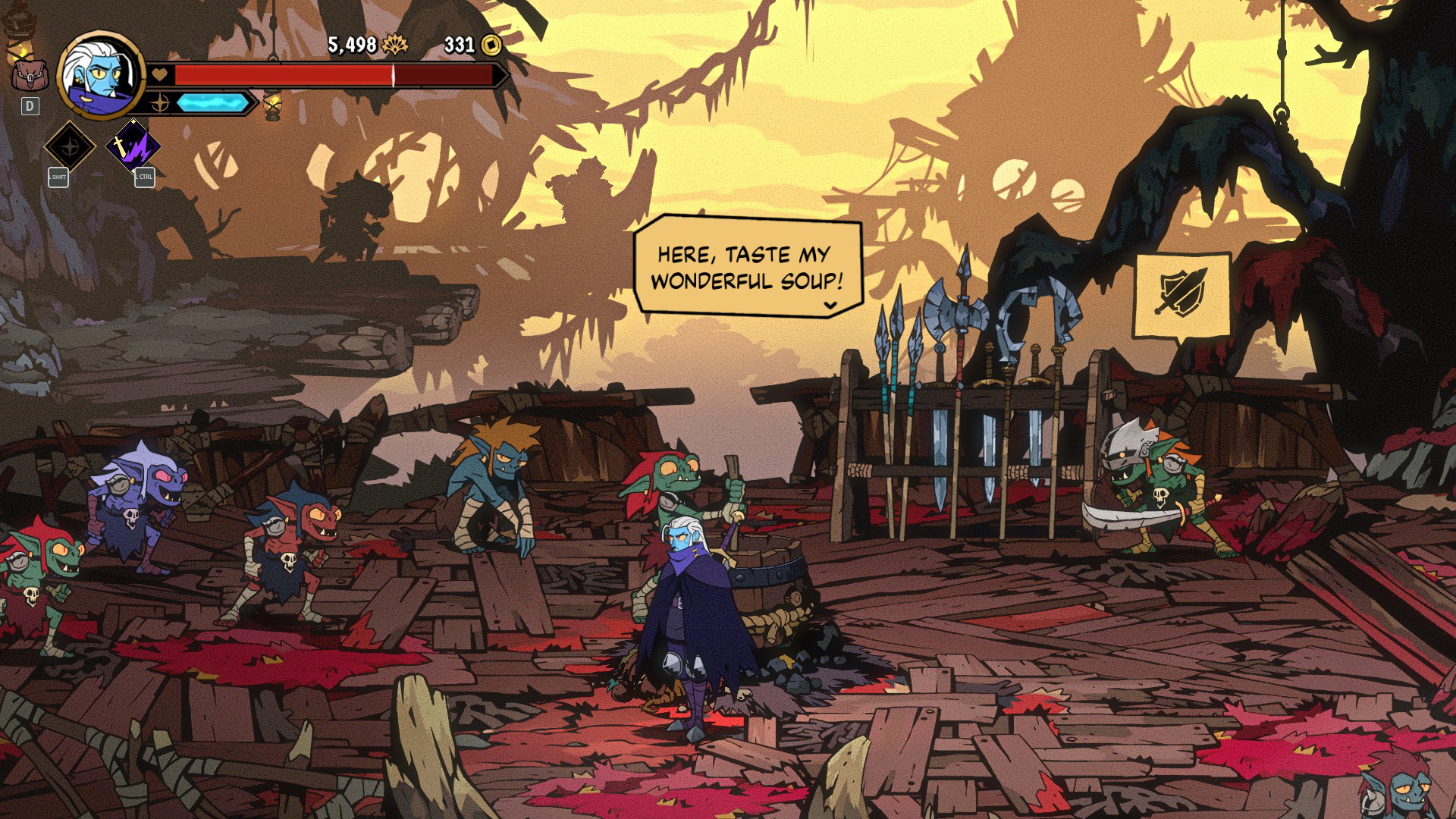The height and width of the screenshot is (819, 1456).
Task: Activate the compass-star diamond ability
Action: tap(70, 146)
